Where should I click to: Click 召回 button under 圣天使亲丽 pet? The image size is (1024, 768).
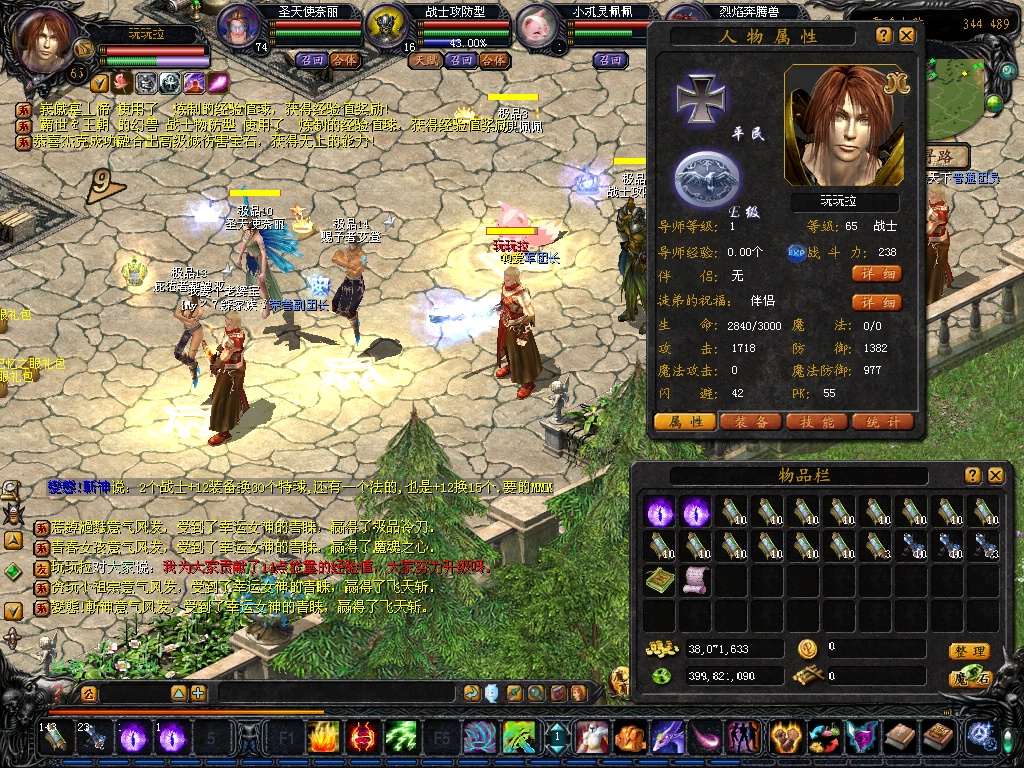[x=311, y=60]
